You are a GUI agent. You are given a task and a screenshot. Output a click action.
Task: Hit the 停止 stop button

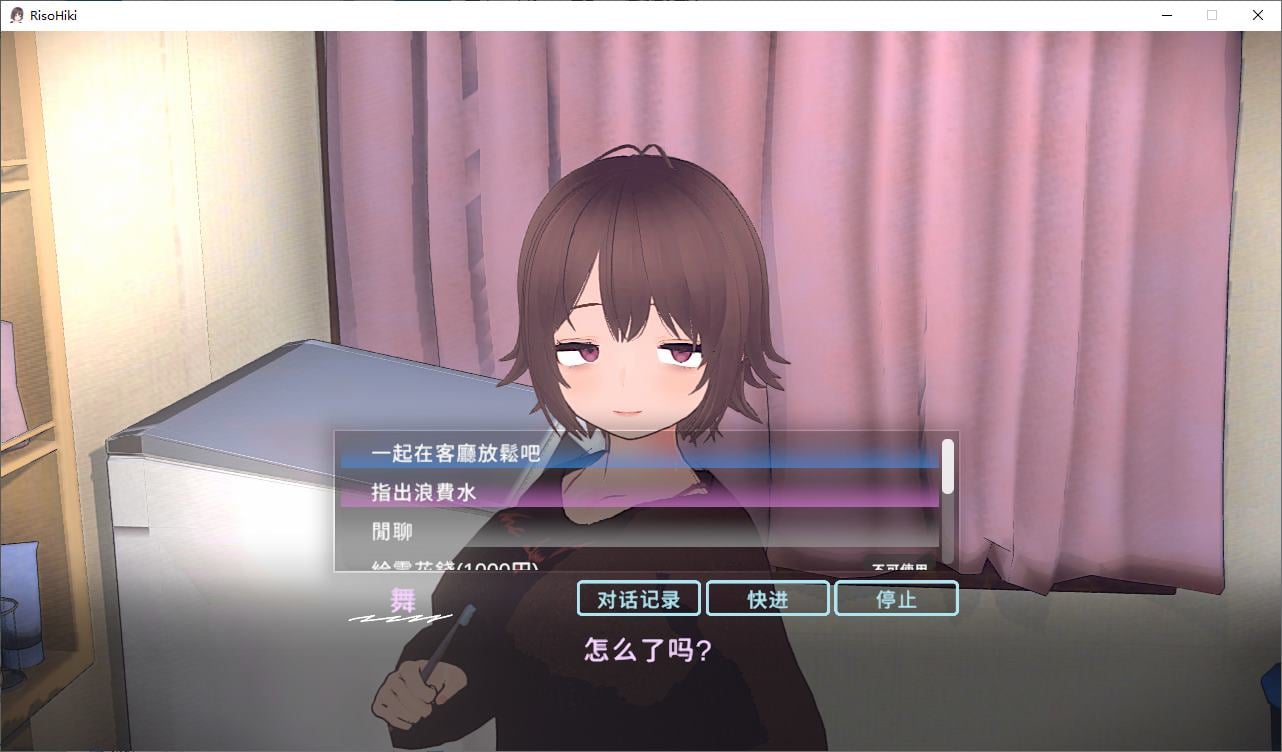coord(896,598)
